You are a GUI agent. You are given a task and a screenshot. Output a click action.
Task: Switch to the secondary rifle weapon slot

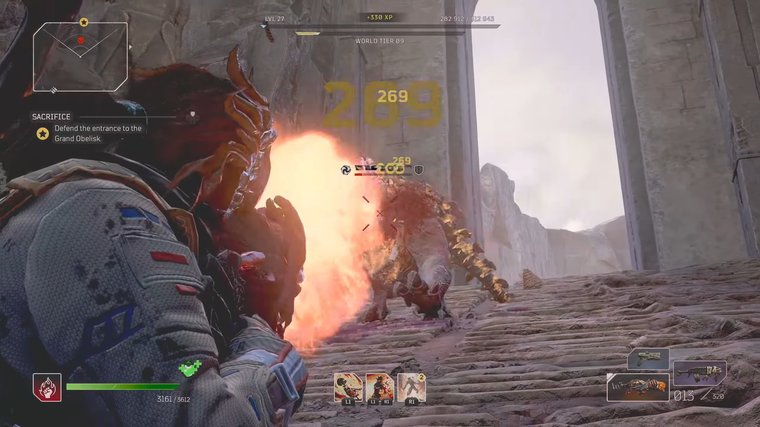point(699,374)
